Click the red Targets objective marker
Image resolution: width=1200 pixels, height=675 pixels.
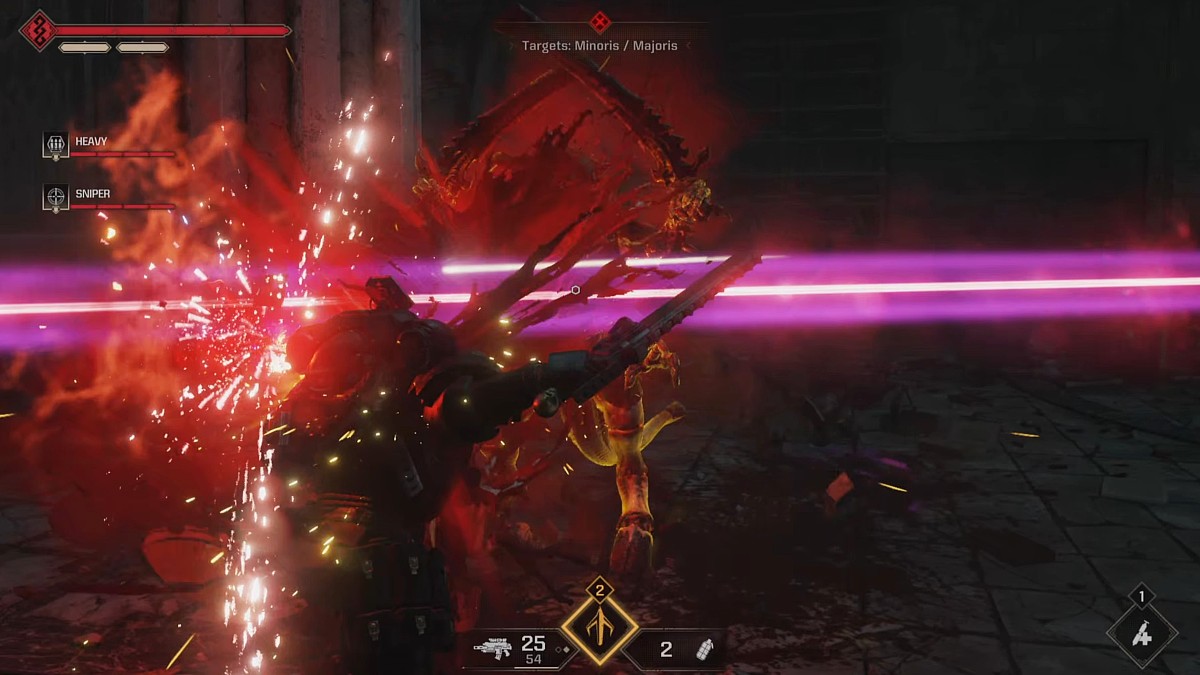(x=600, y=22)
